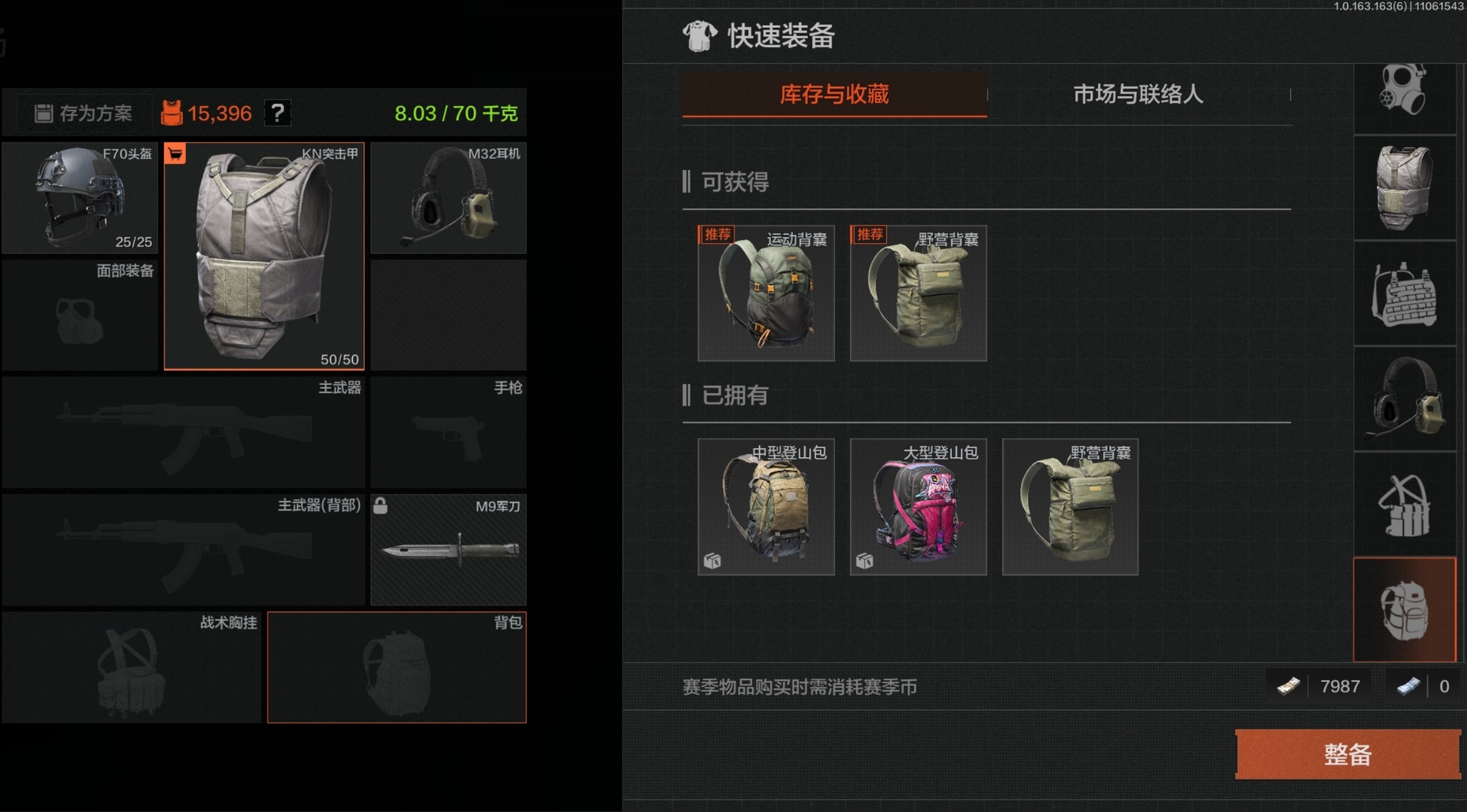
Task: Select the backpack category in sidebar
Action: pos(1405,610)
